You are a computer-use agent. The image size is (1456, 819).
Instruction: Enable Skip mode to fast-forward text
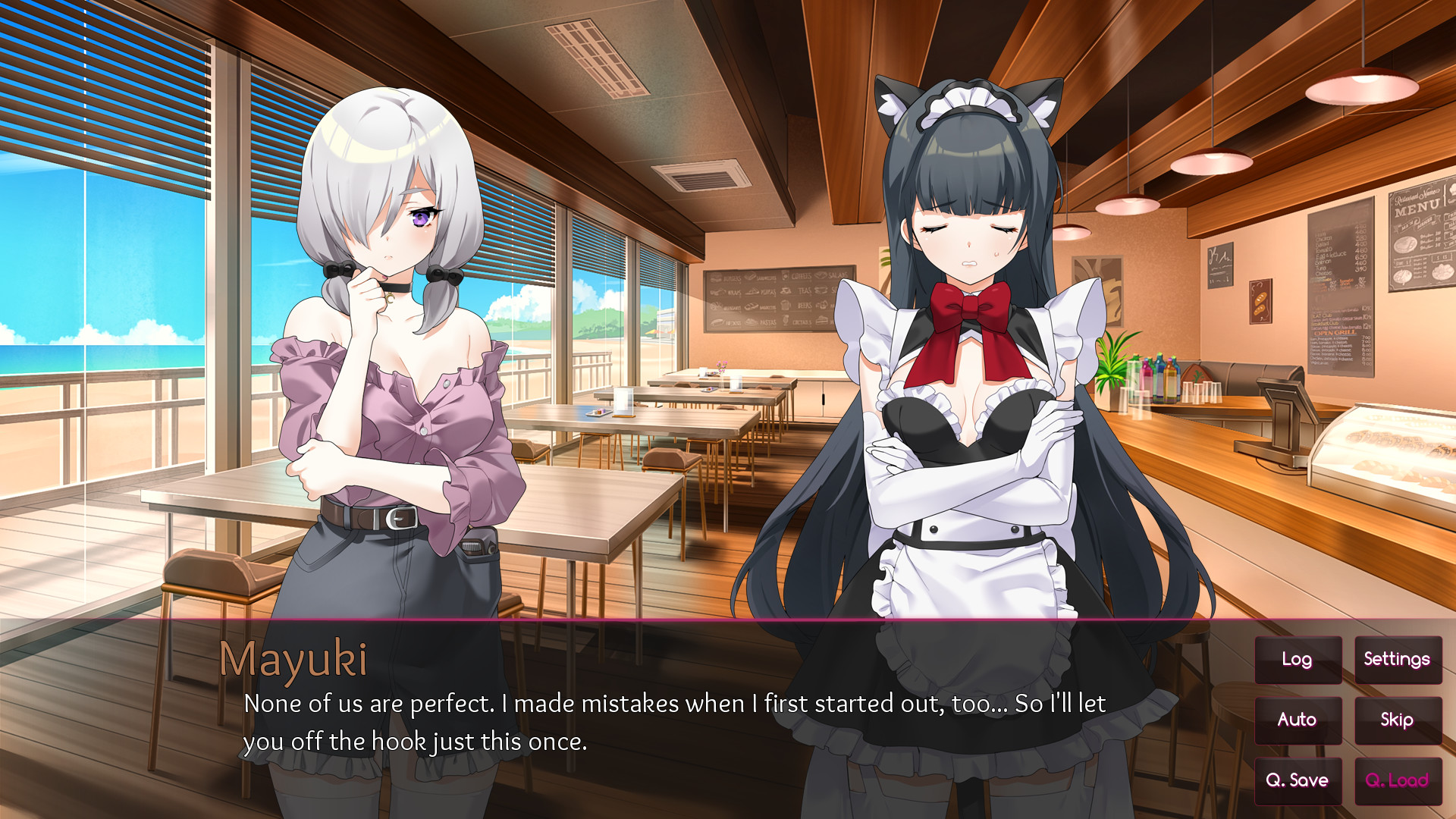coord(1397,720)
